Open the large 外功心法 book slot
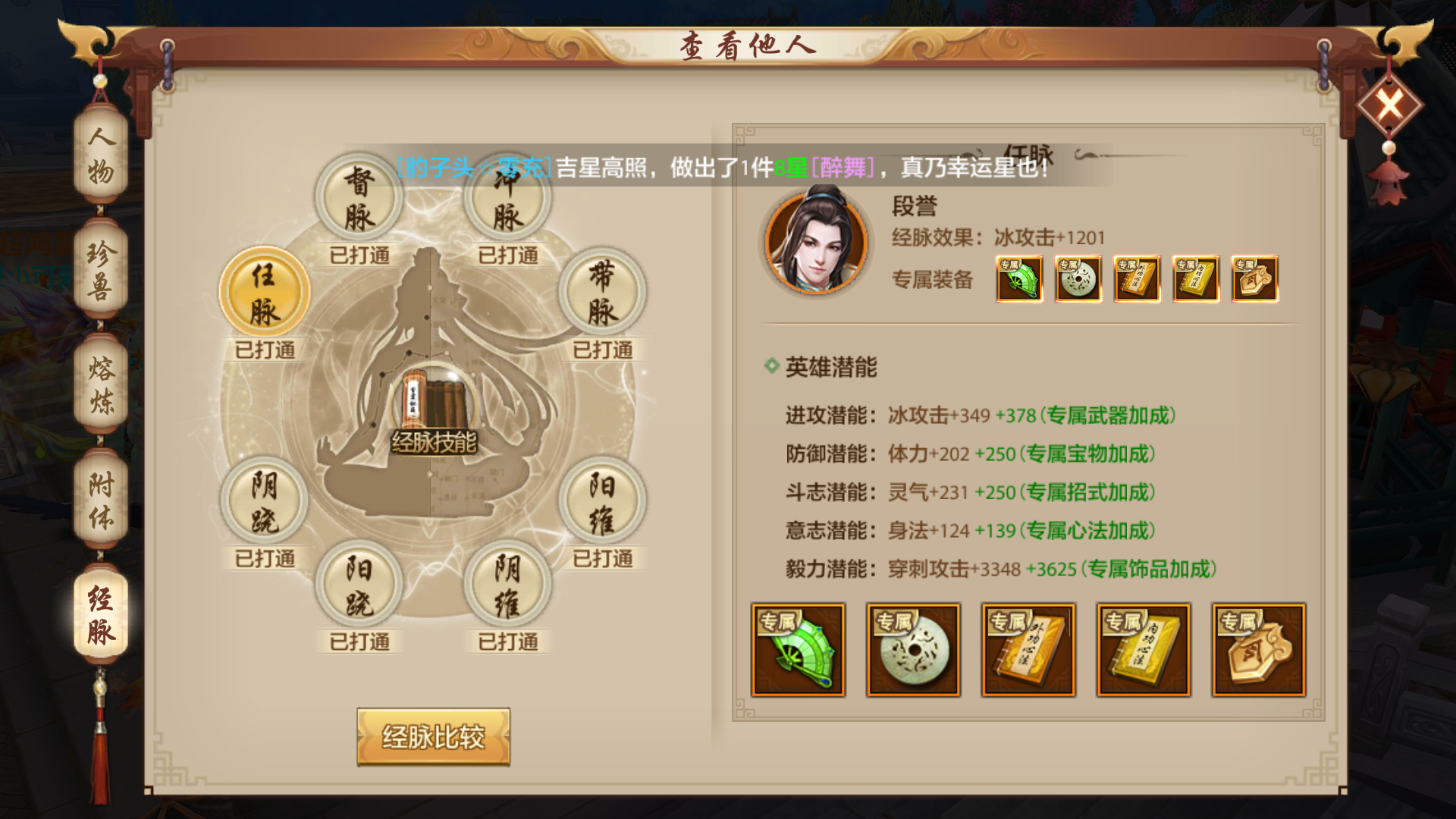This screenshot has height=819, width=1456. pyautogui.click(x=1028, y=650)
